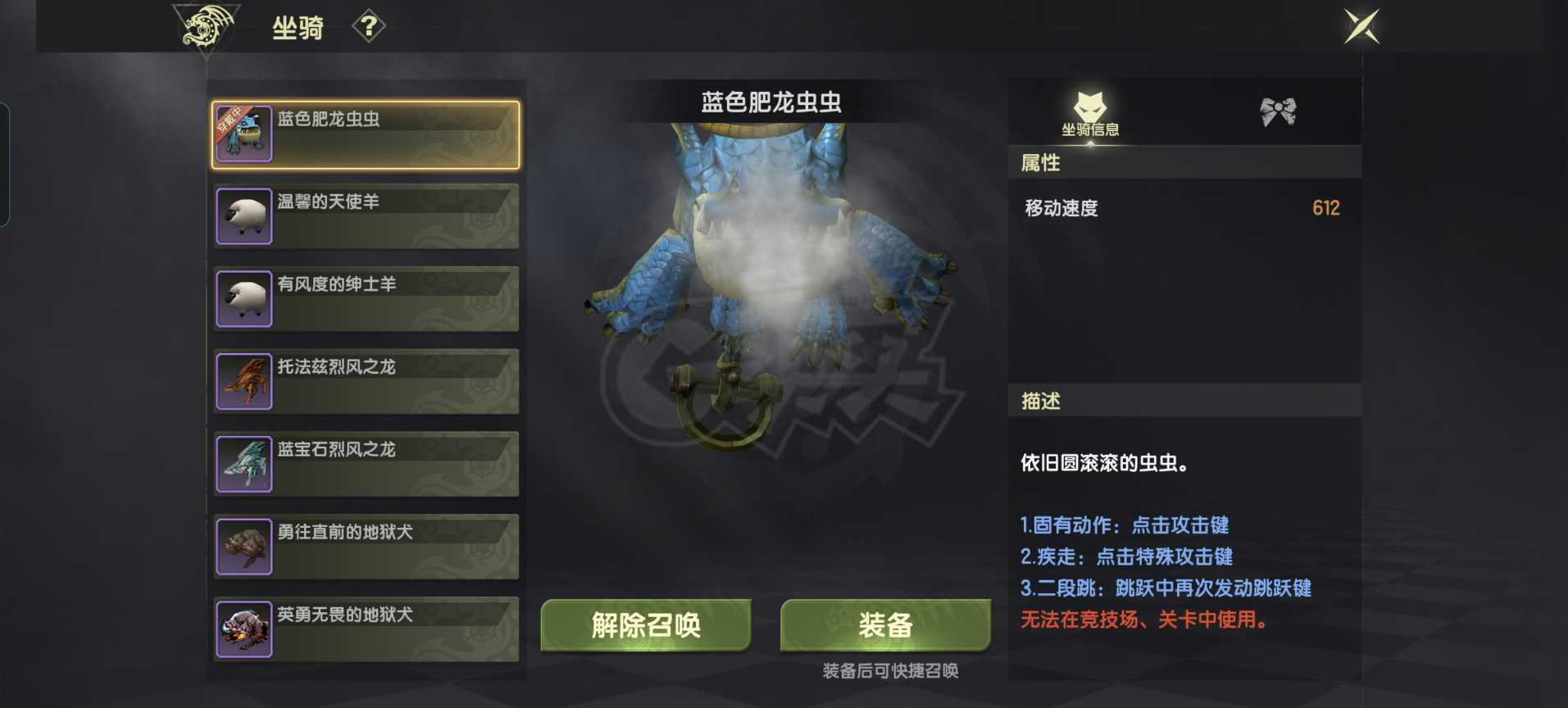The image size is (1568, 708).
Task: Click the 托法兹烈风之龙 dragon thumbnail icon
Action: point(243,382)
